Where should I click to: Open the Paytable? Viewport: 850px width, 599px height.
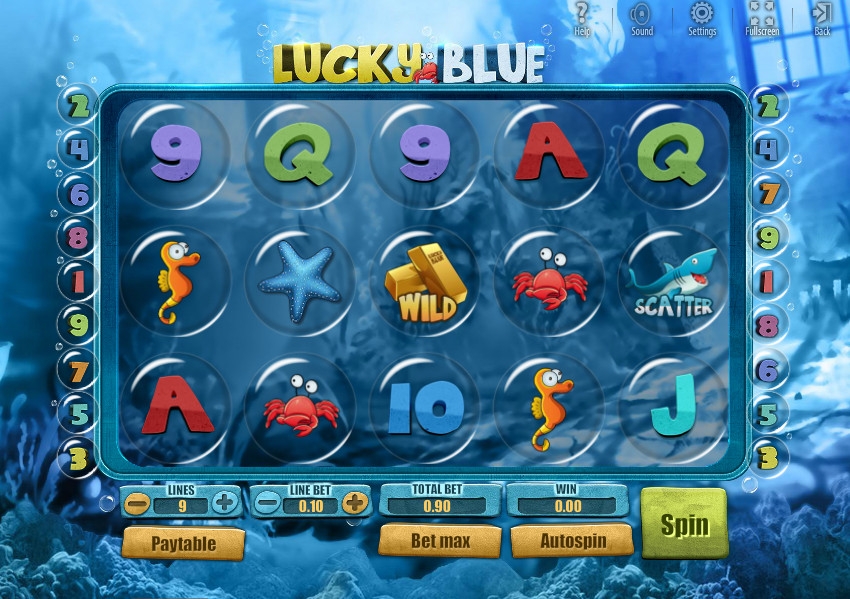tap(183, 544)
